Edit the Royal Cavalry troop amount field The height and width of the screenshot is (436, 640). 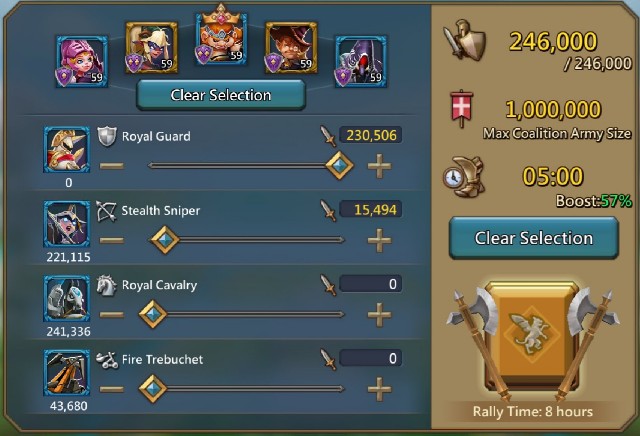(x=371, y=284)
